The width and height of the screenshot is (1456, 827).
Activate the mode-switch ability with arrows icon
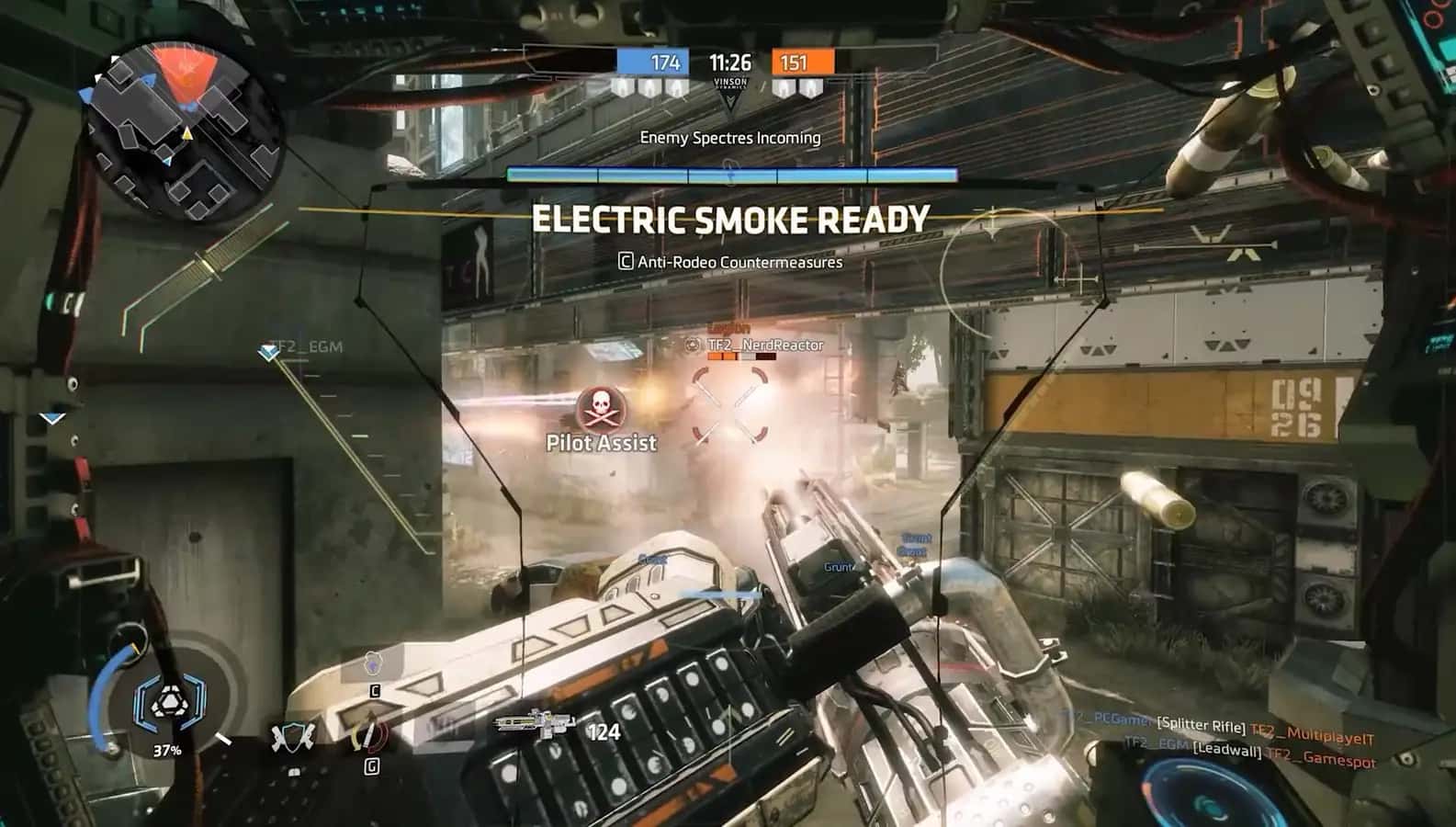pos(370,735)
